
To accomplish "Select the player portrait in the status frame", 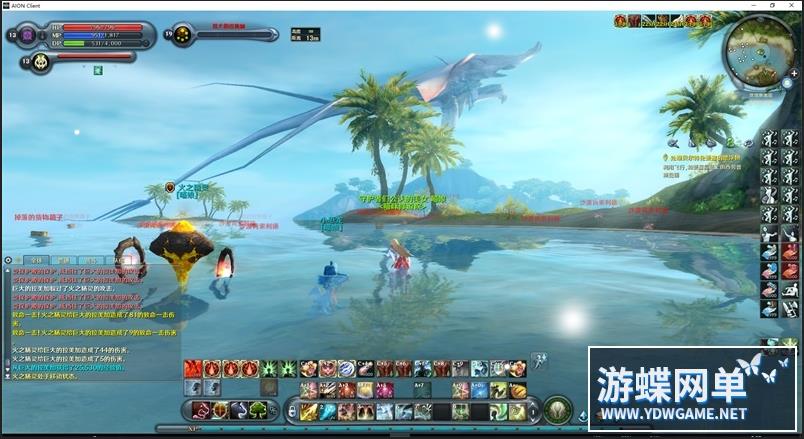I will [27, 35].
